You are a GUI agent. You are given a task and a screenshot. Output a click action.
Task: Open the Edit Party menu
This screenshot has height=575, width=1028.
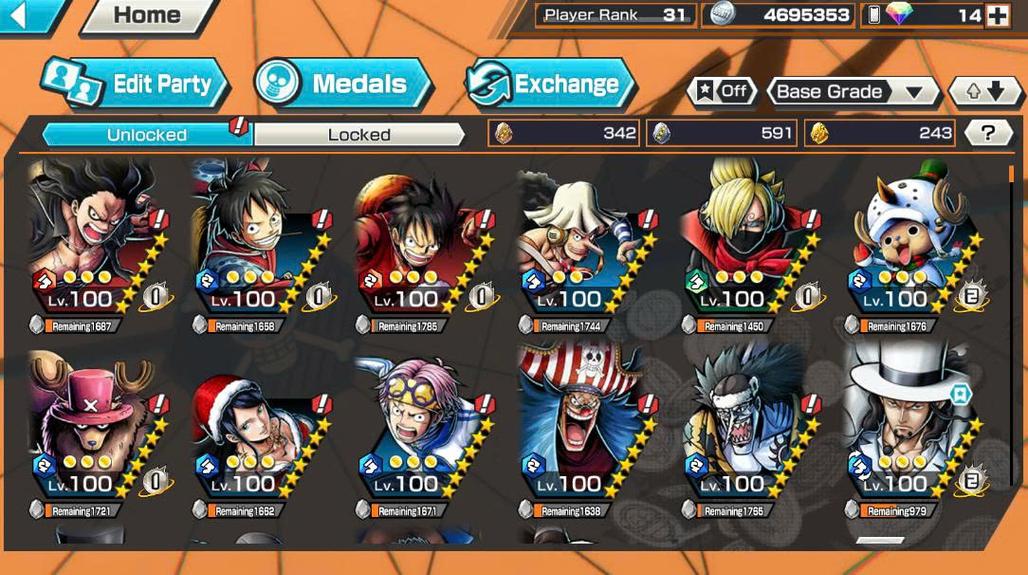tap(135, 84)
